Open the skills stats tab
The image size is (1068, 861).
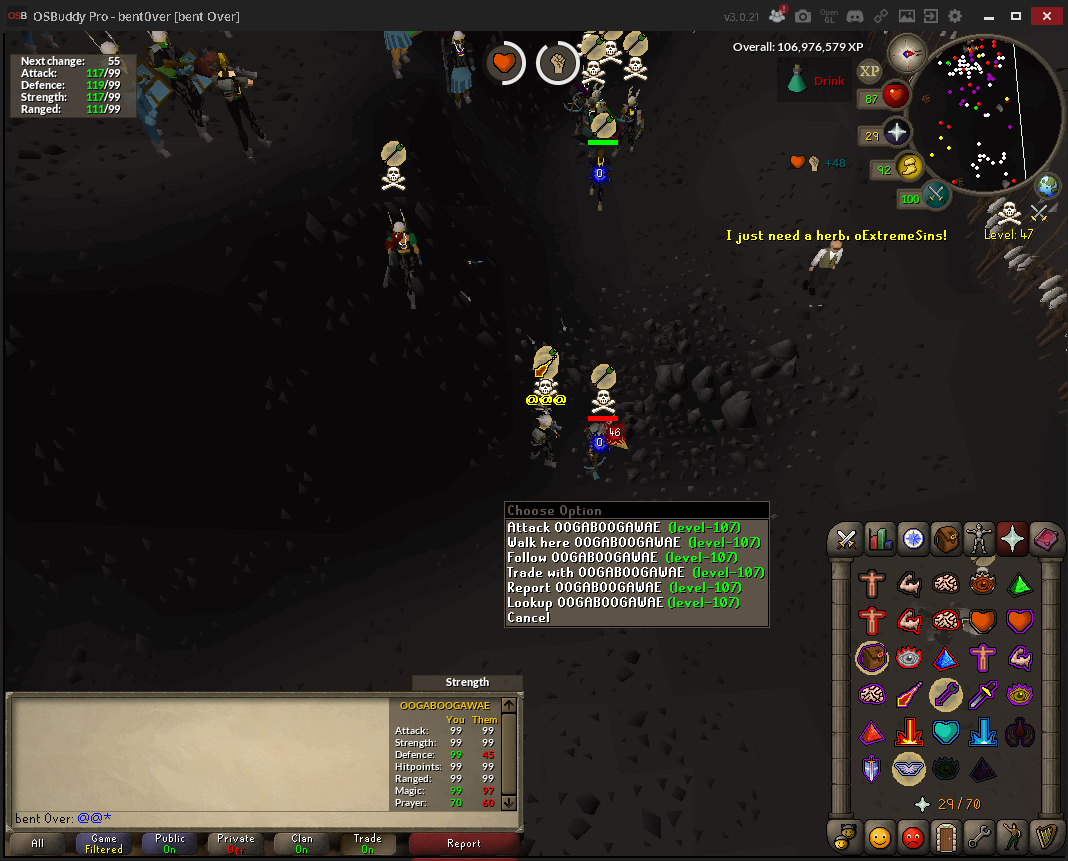(880, 540)
